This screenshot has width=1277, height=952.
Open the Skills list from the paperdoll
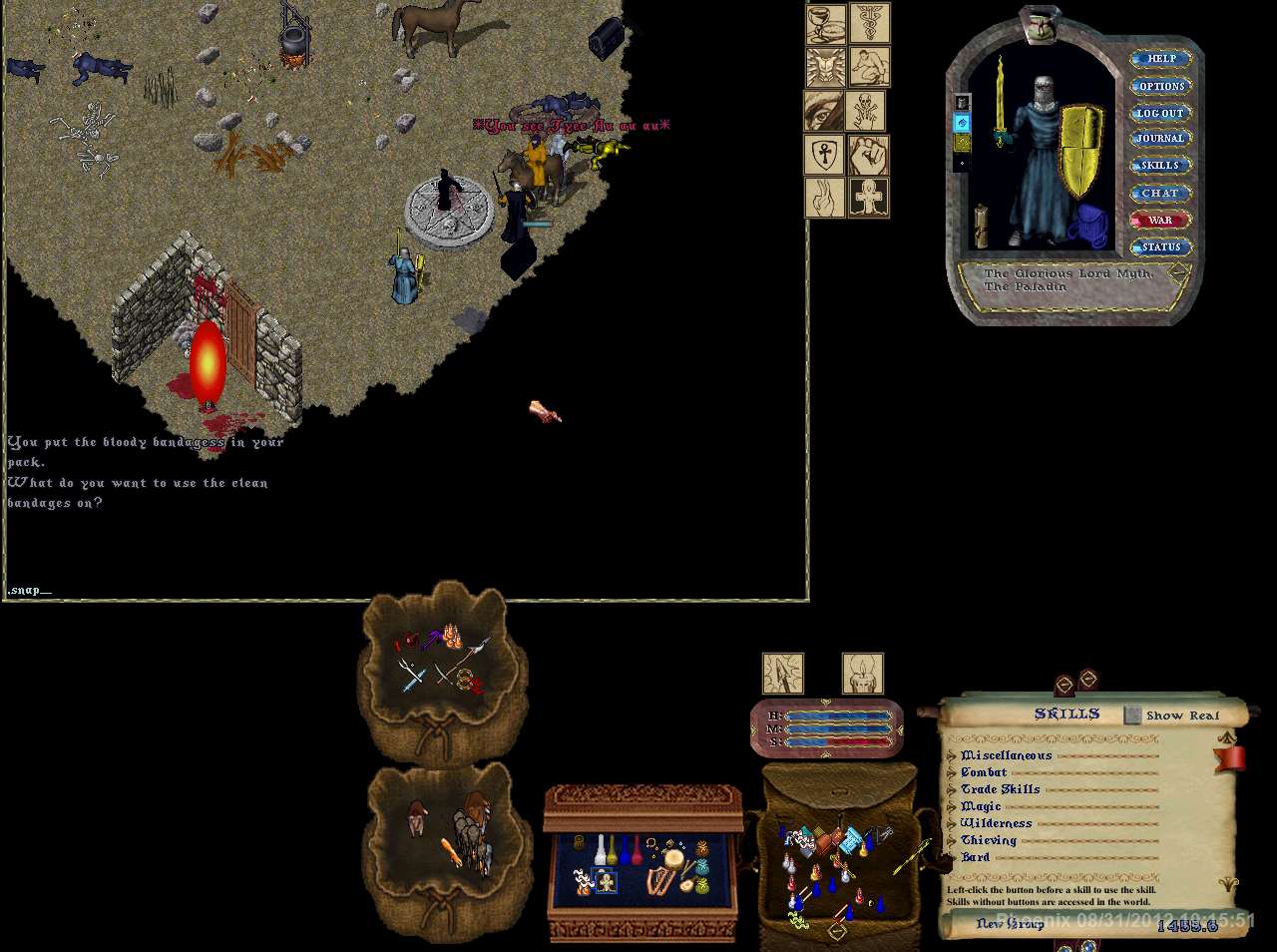[x=1161, y=166]
